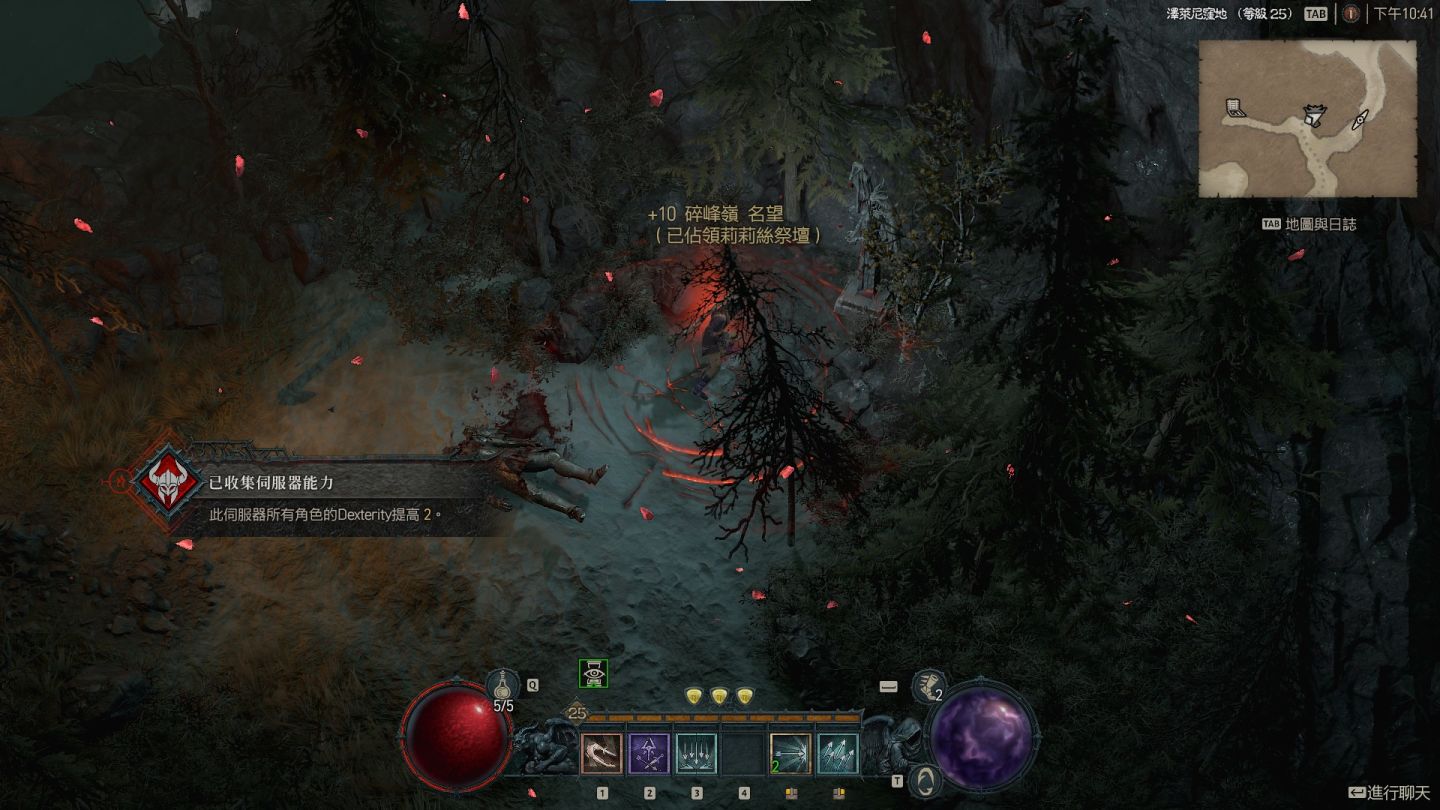
Task: Use the town portal swirl icon
Action: [928, 780]
